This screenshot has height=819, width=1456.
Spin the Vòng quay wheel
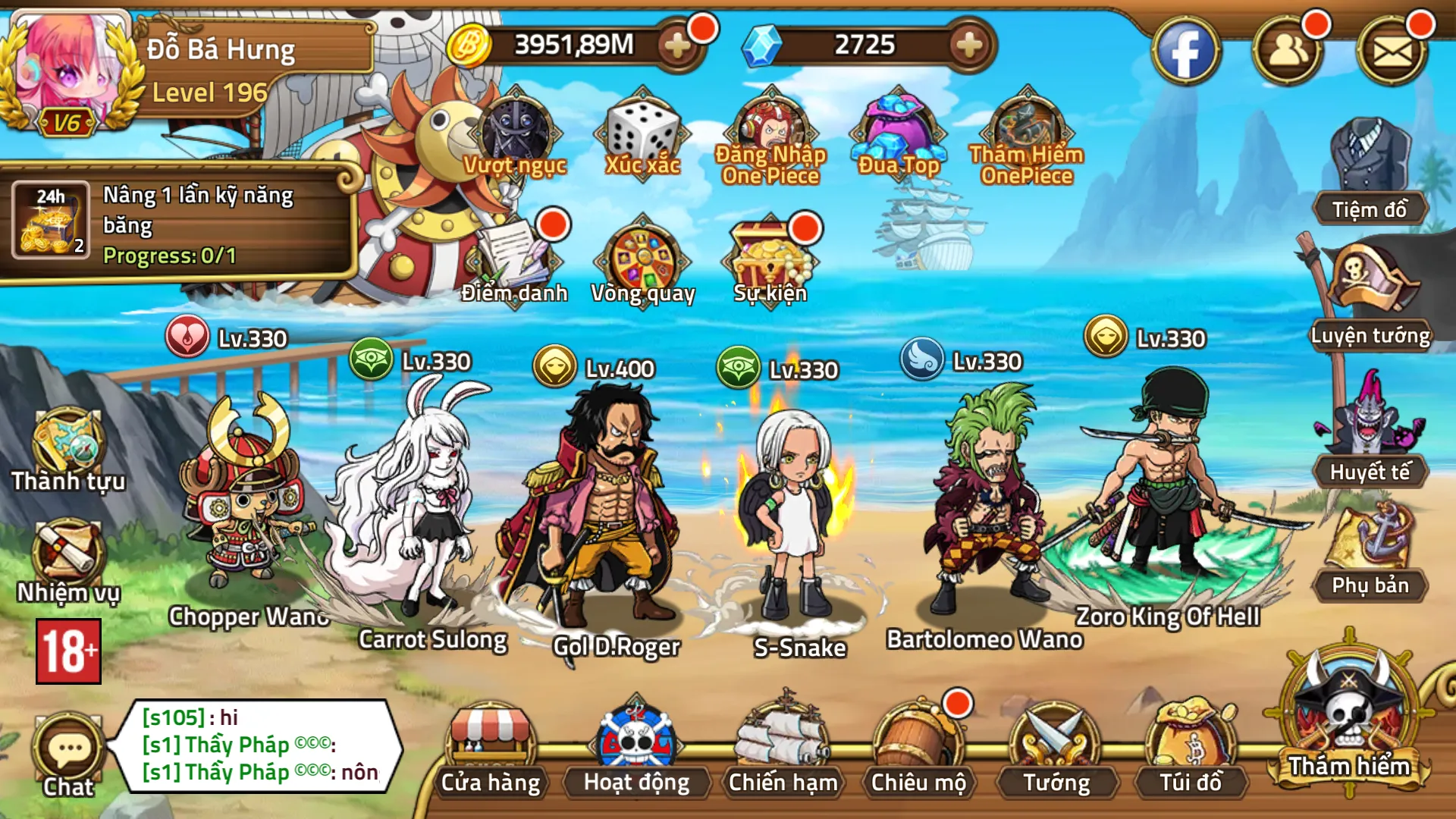point(642,262)
